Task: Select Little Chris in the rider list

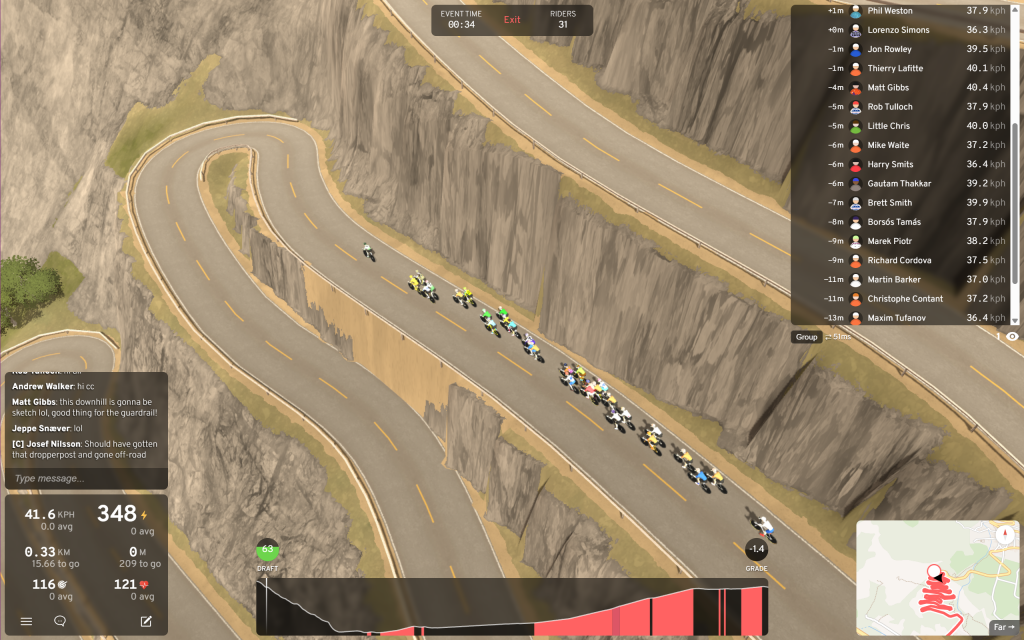Action: pyautogui.click(x=888, y=126)
